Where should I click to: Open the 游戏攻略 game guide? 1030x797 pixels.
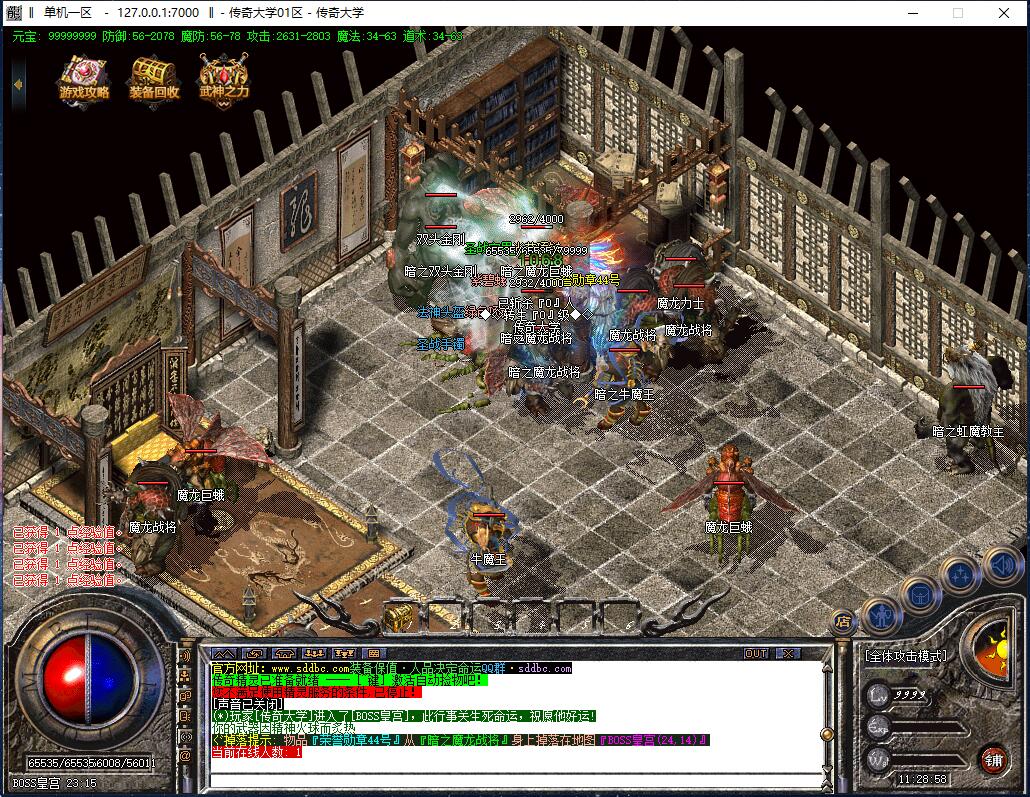(84, 78)
